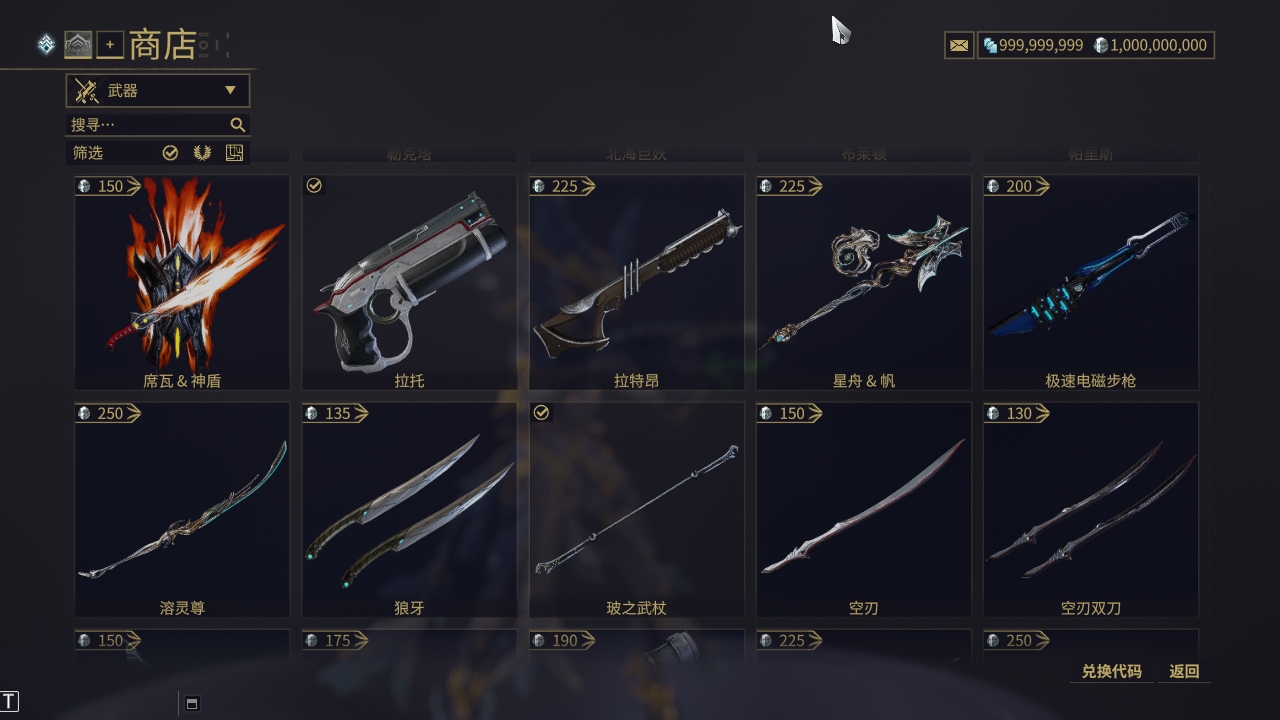1280x720 pixels.
Task: Choose the 拉特昂 rifle tile
Action: (x=636, y=282)
